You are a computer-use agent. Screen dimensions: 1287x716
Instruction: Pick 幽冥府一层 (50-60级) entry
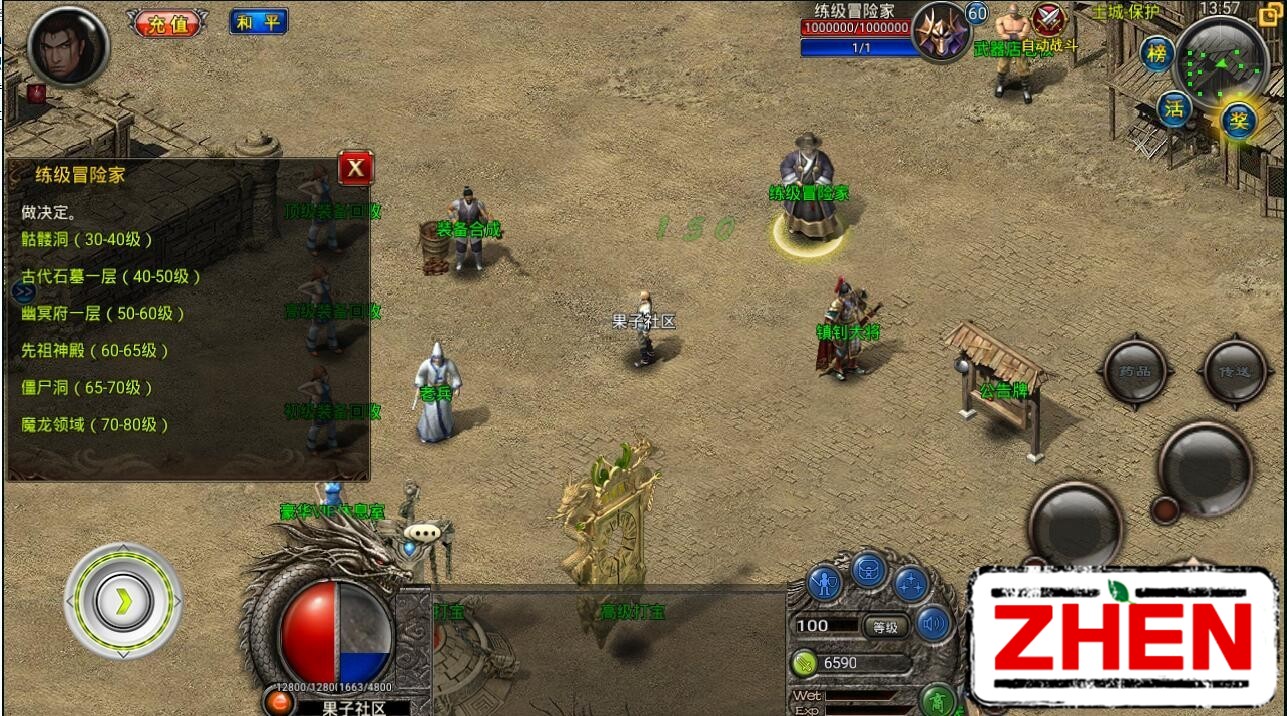tap(103, 313)
